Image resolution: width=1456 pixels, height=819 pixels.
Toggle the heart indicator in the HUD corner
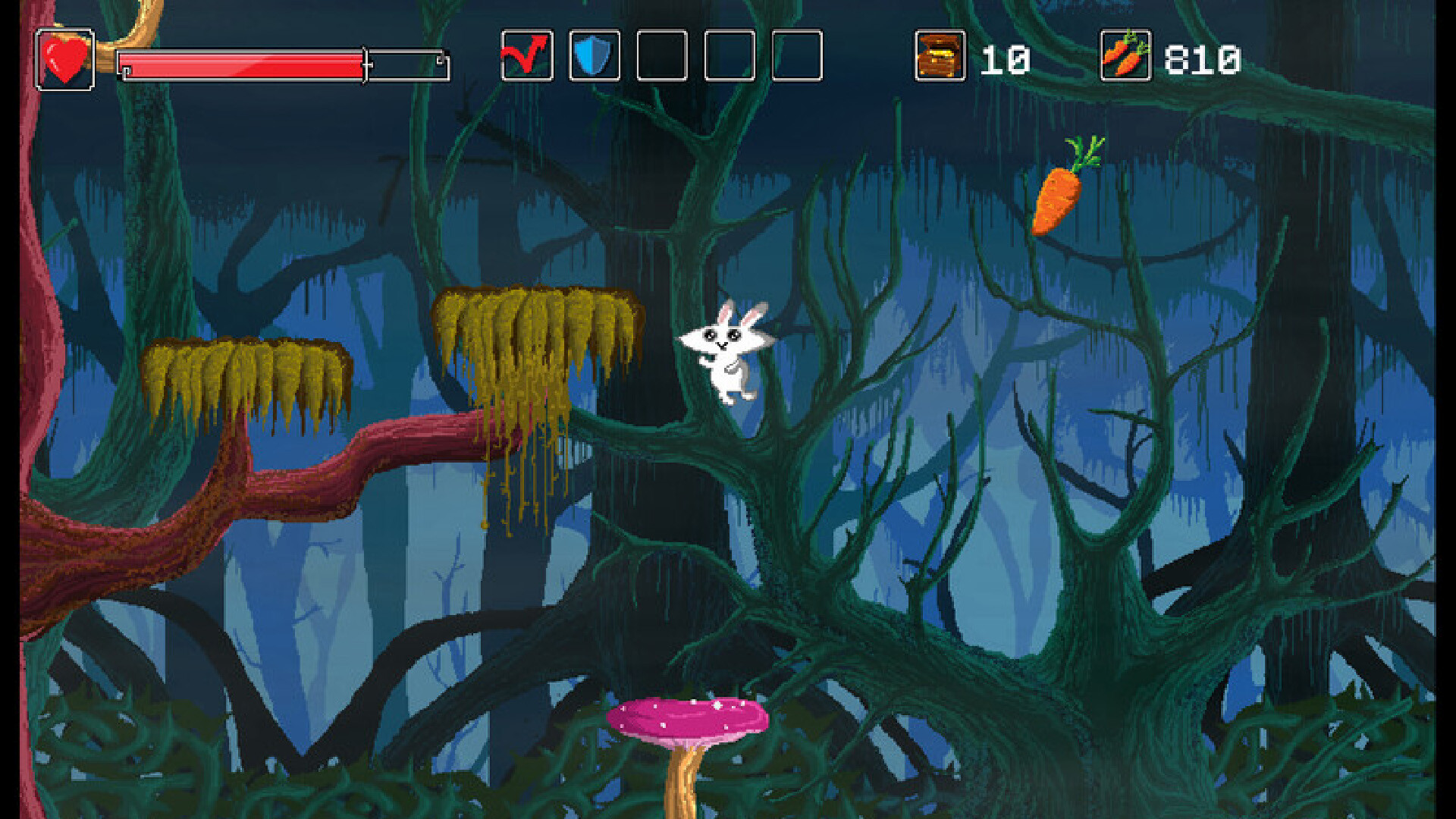65,58
